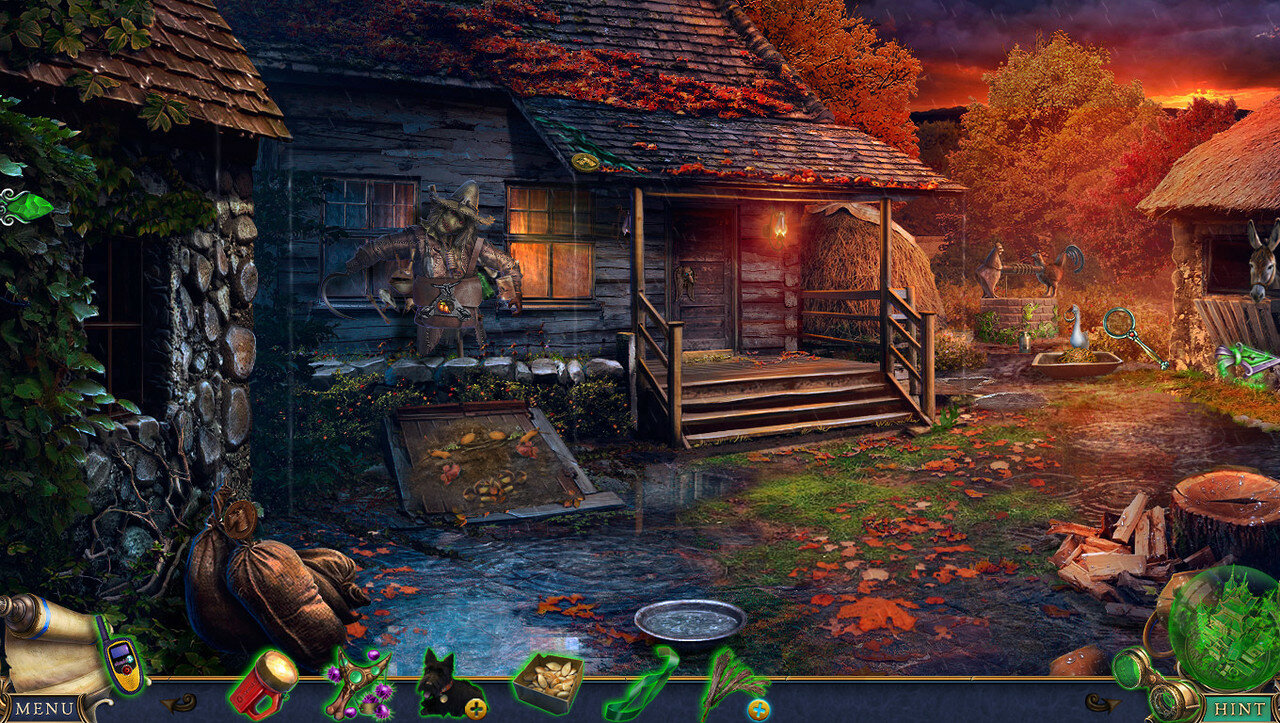
Task: Pick the green ribbon inventory item
Action: pyautogui.click(x=640, y=682)
